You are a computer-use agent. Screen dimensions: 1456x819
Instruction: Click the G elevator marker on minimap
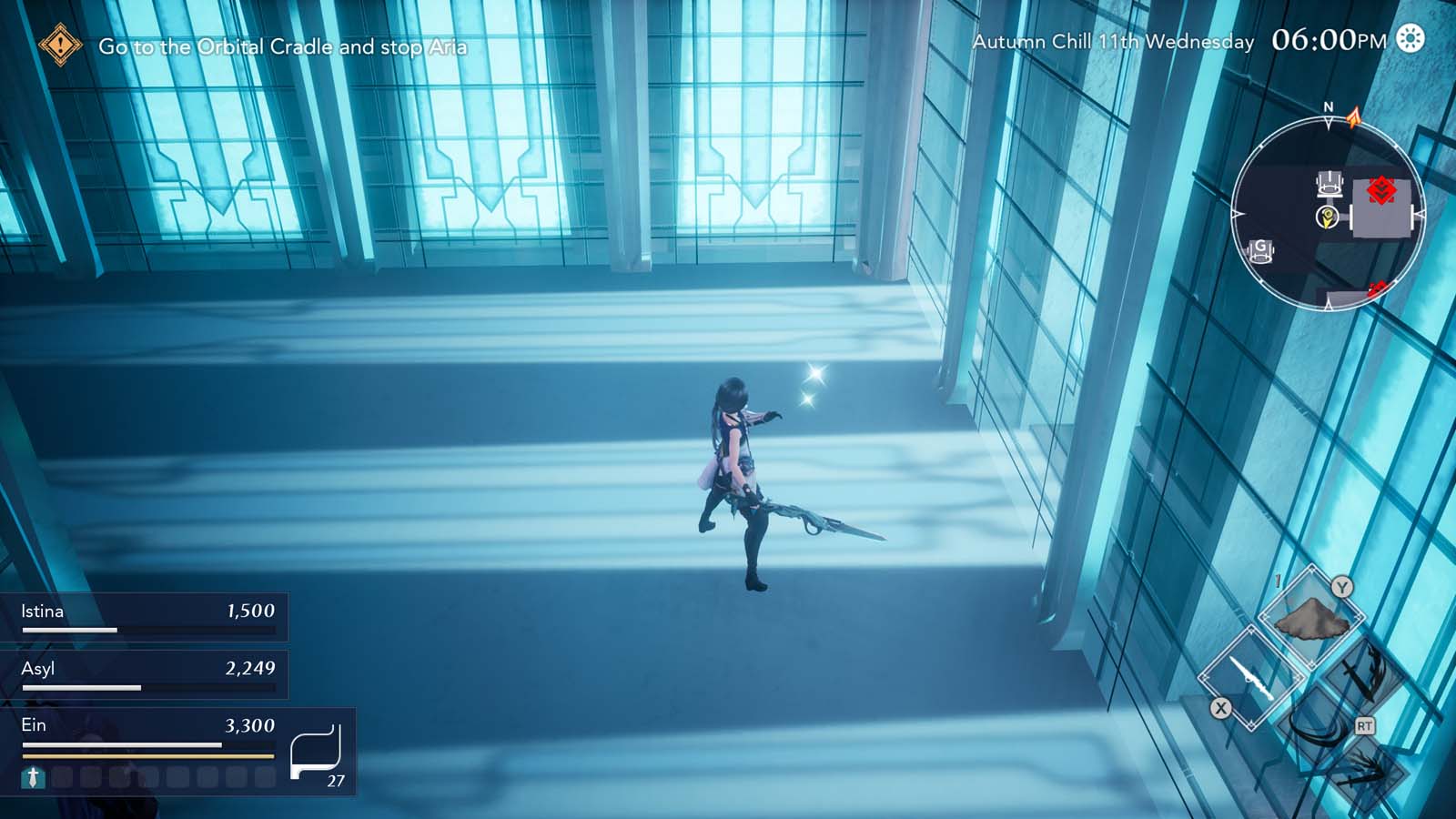pos(1261,249)
